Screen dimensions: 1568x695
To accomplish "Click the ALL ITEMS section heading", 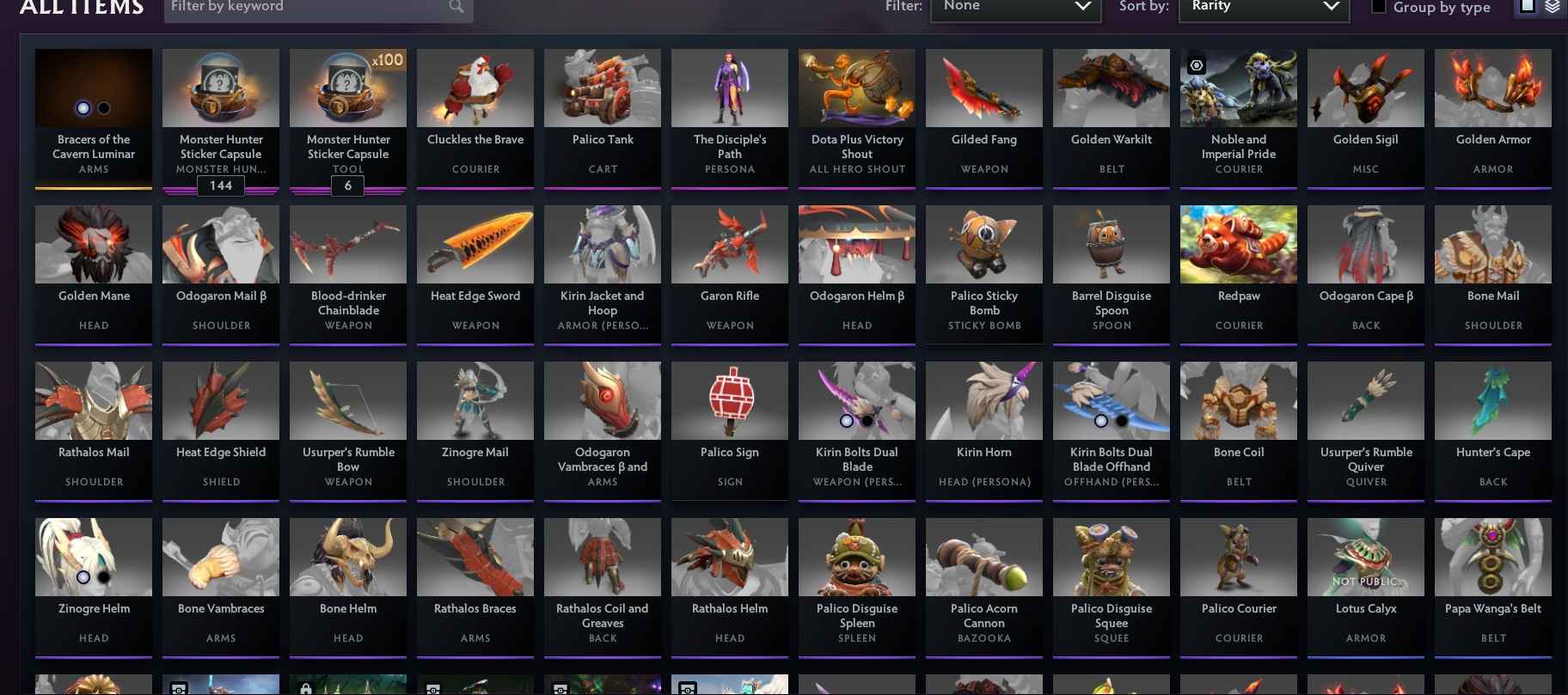I will (x=82, y=9).
